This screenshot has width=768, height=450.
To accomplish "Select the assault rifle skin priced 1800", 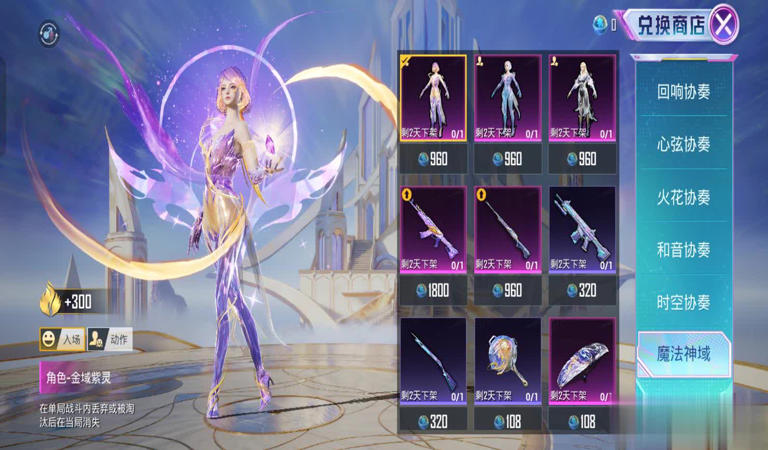I will (433, 230).
